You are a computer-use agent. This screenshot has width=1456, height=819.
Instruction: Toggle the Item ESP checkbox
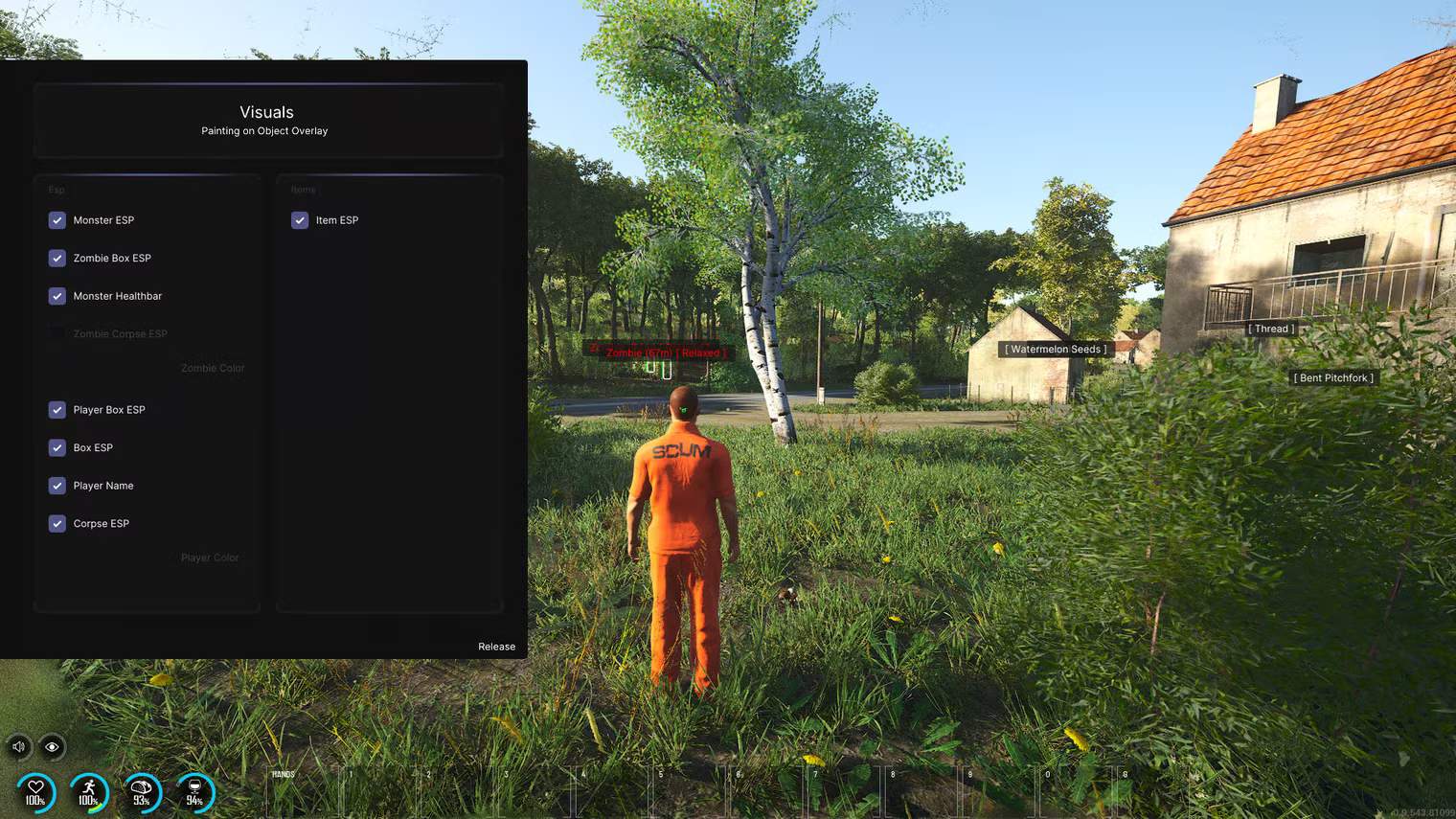(x=300, y=220)
